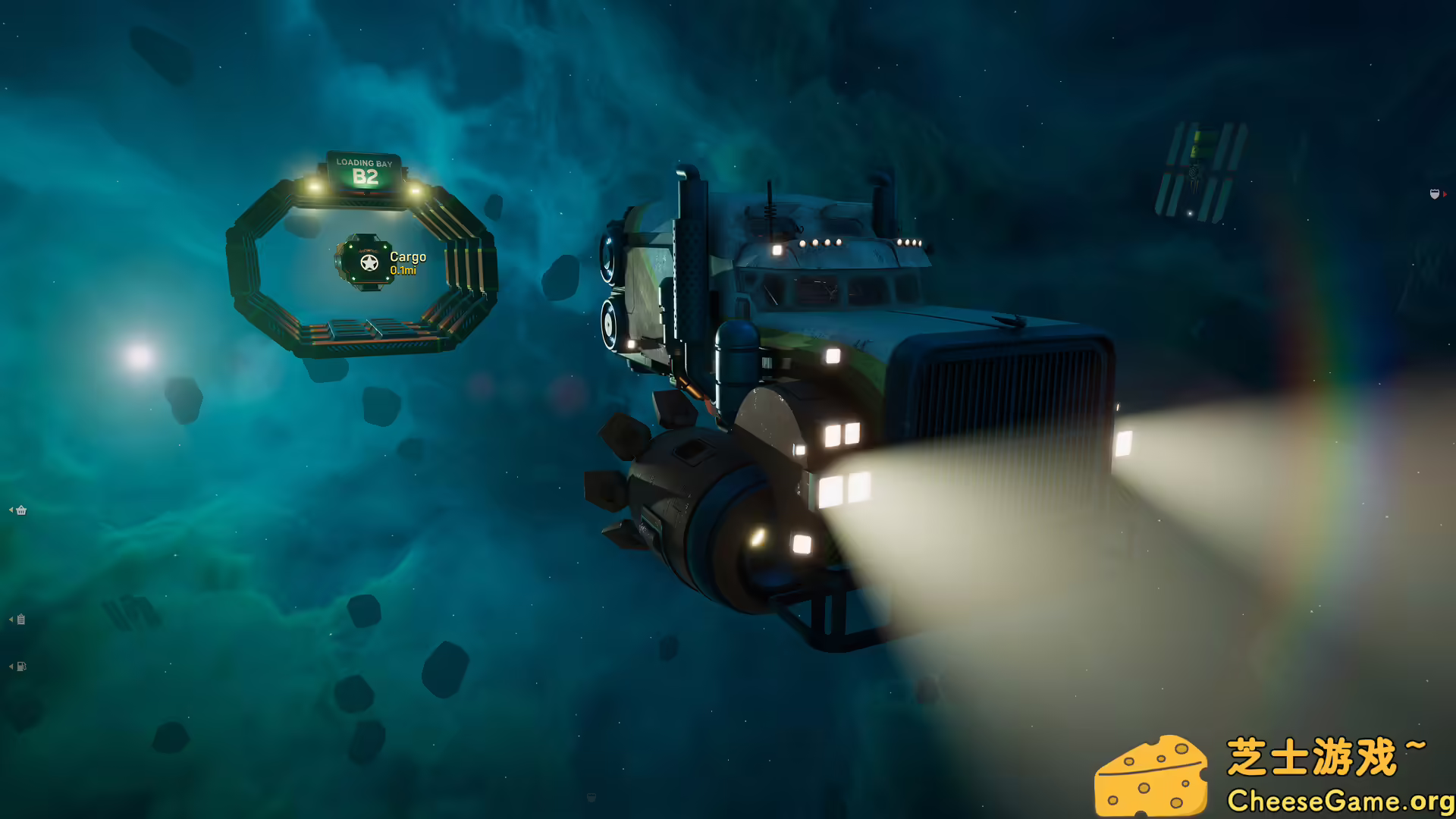Click the shield badge icon top right
Screen dimensions: 1456x819
click(1435, 194)
